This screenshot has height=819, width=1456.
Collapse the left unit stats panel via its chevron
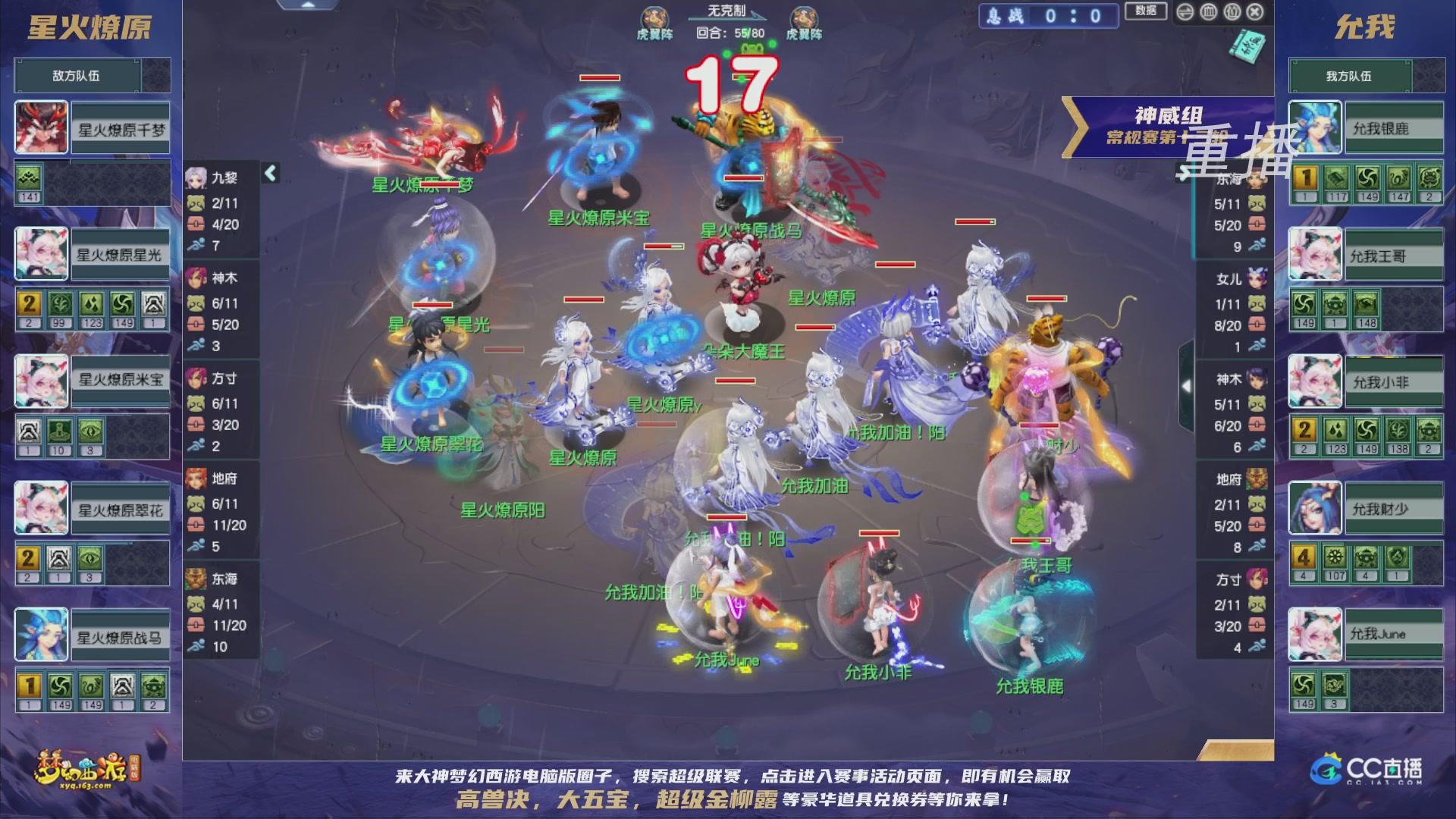click(x=269, y=172)
